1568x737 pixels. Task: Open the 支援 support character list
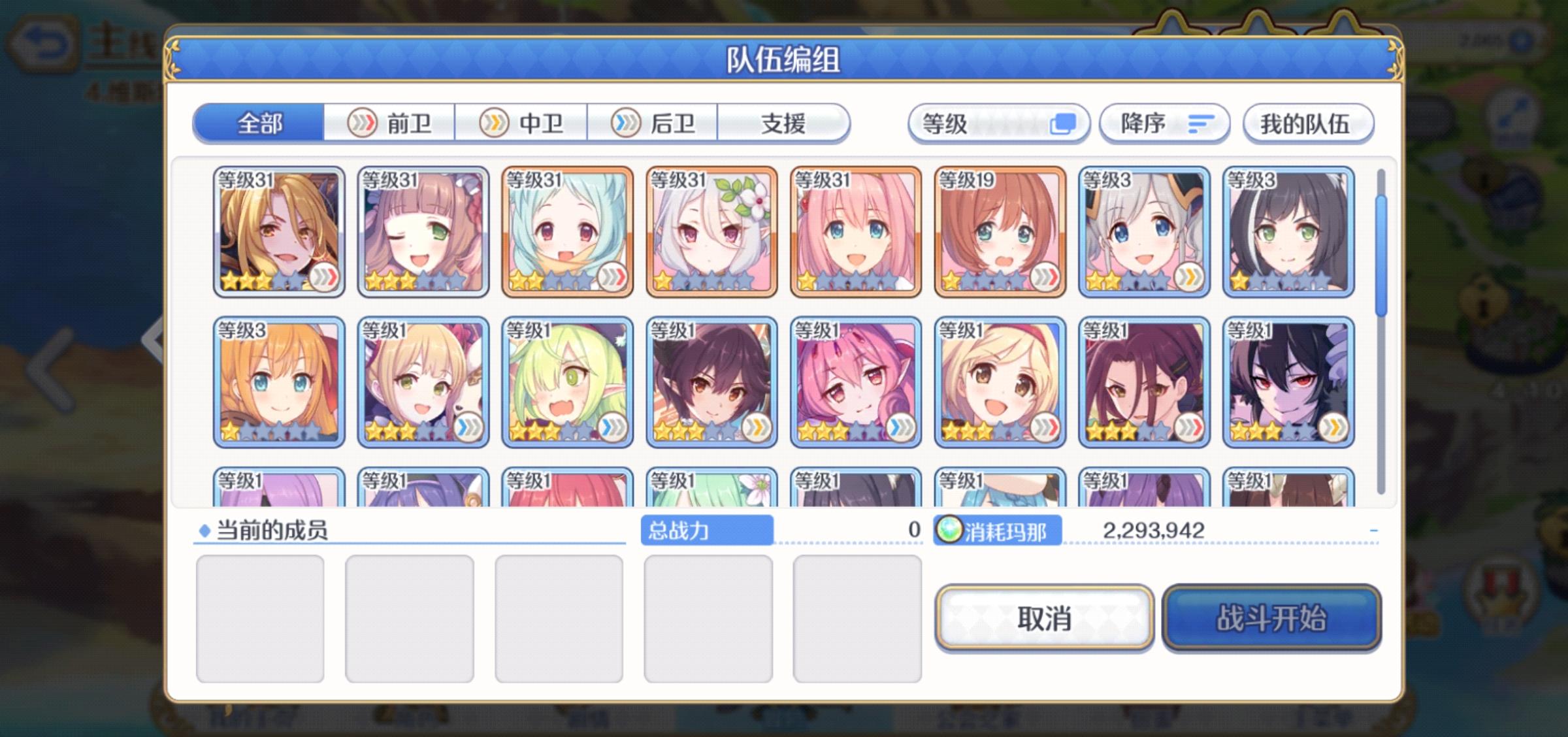(787, 123)
